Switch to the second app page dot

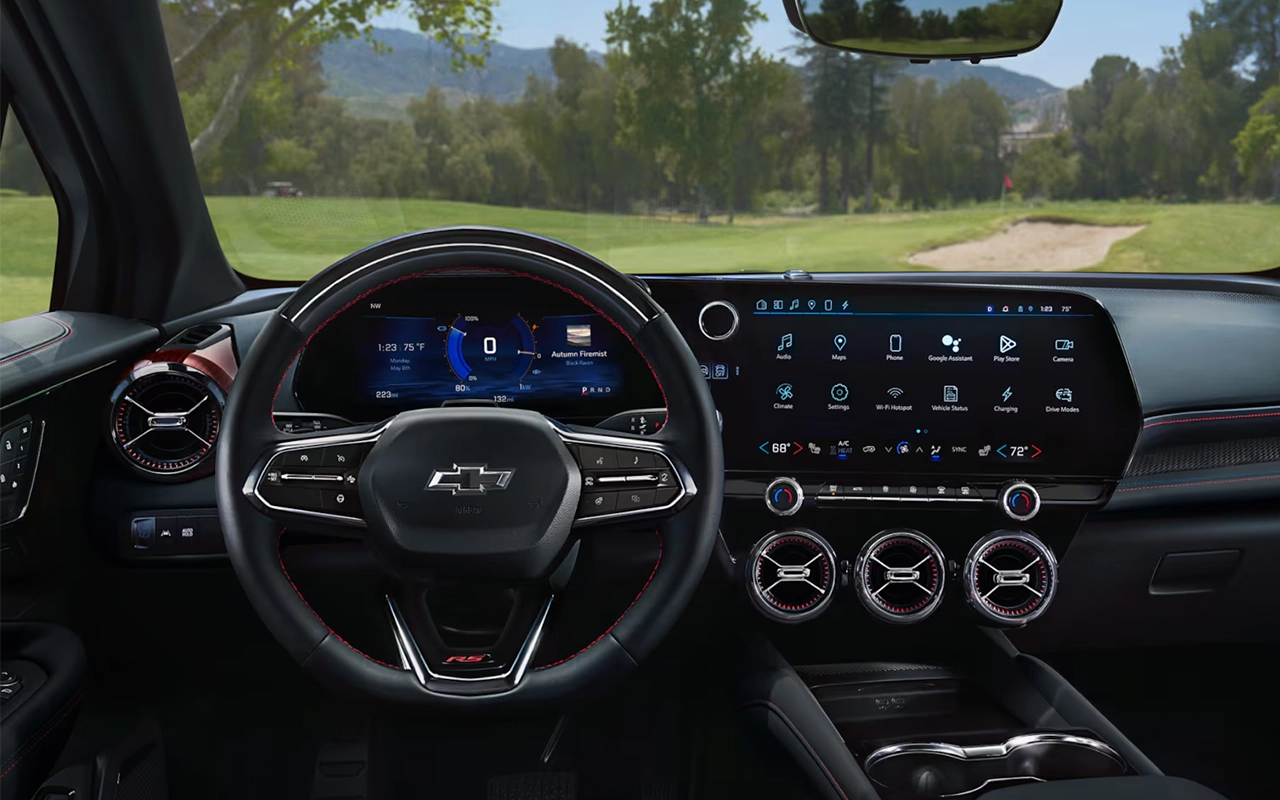(x=925, y=431)
